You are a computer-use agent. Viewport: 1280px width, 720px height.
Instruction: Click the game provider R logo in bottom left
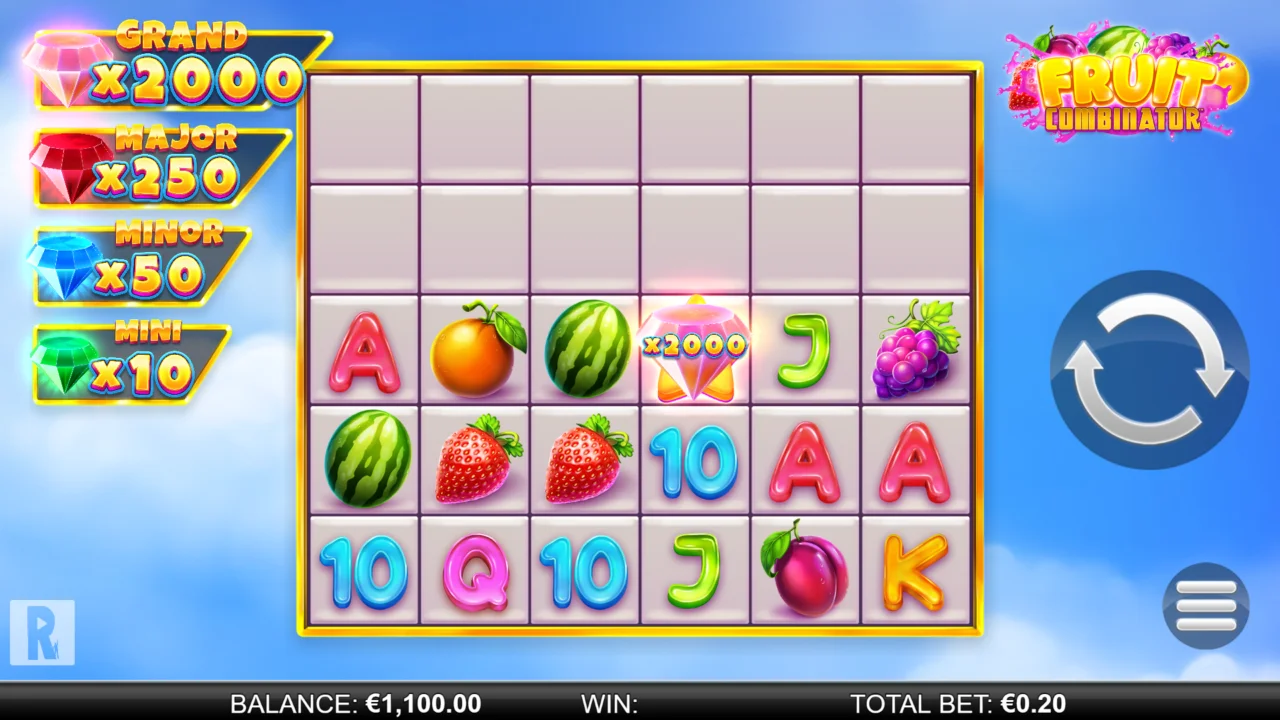45,635
